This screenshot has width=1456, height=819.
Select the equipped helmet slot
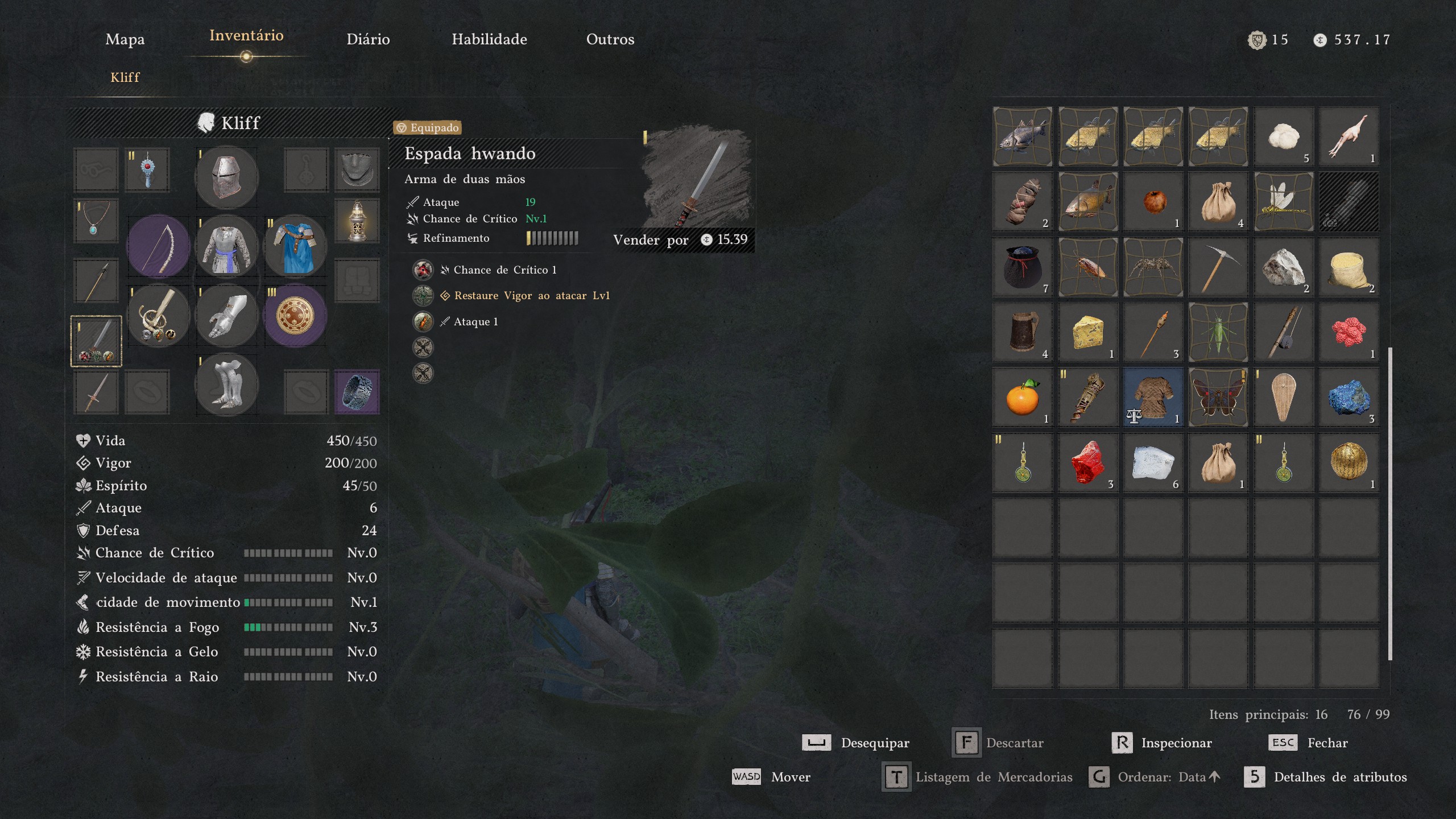(226, 177)
